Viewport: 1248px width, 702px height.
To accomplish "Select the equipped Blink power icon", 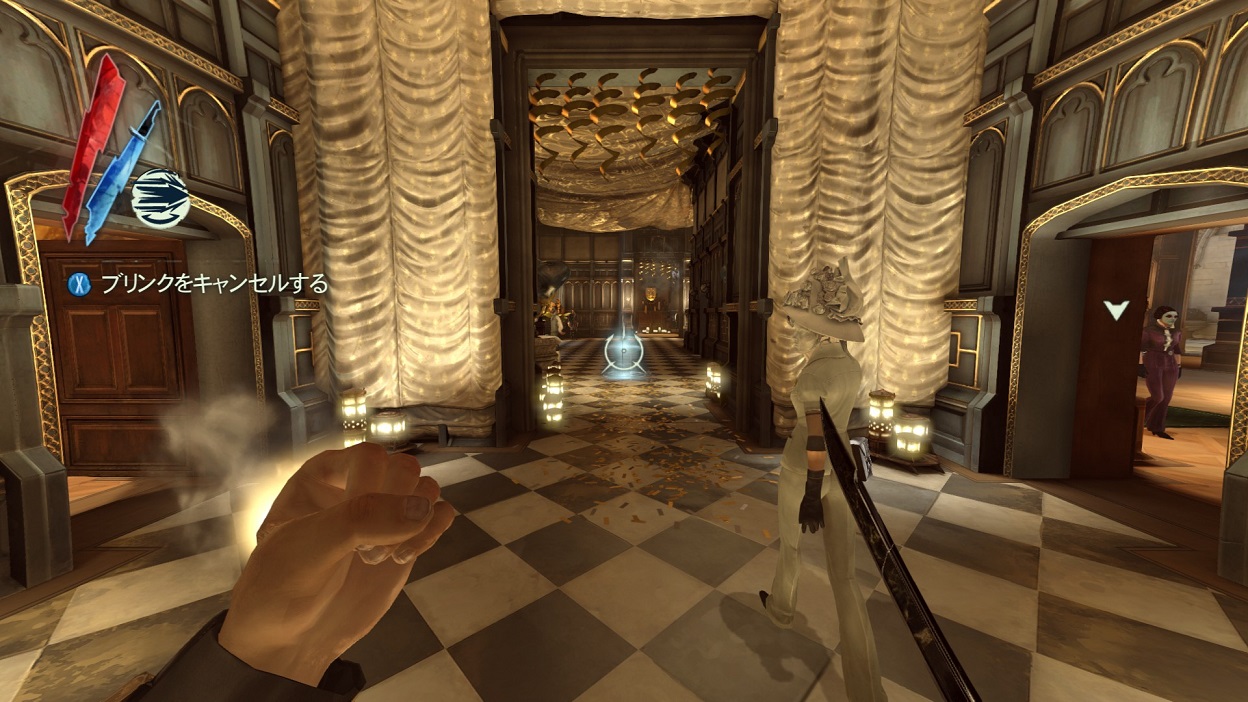I will (x=160, y=194).
